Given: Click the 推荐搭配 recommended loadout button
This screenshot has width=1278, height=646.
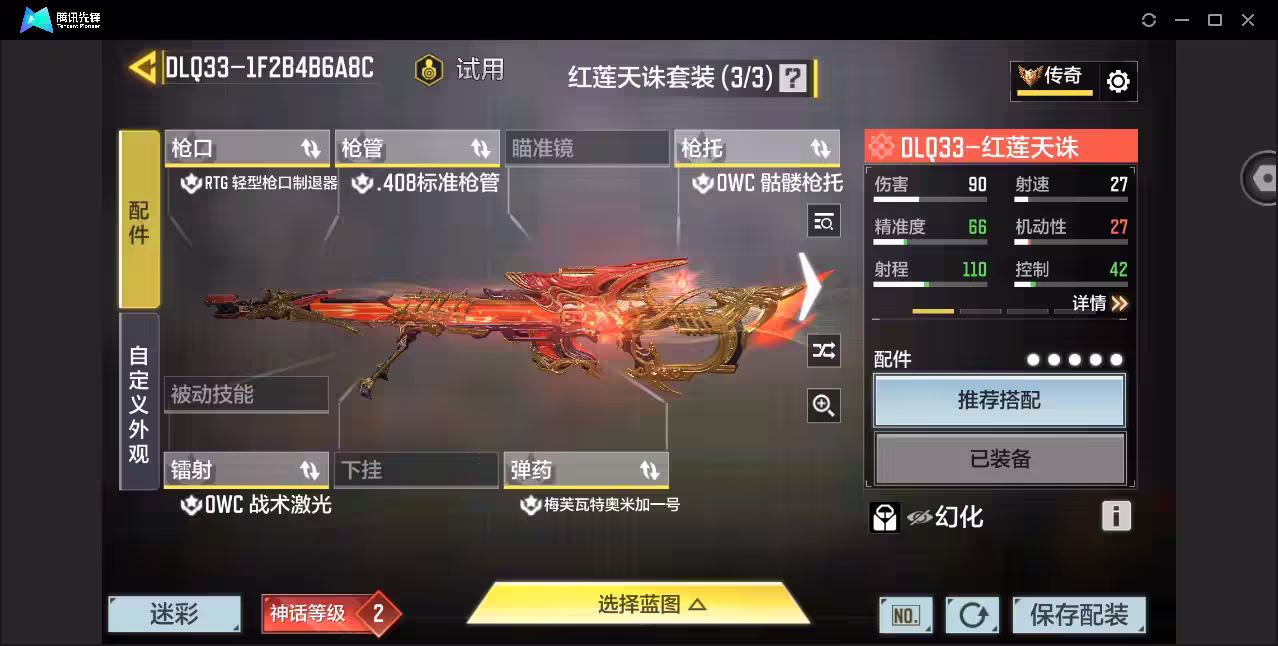Looking at the screenshot, I should pyautogui.click(x=999, y=401).
